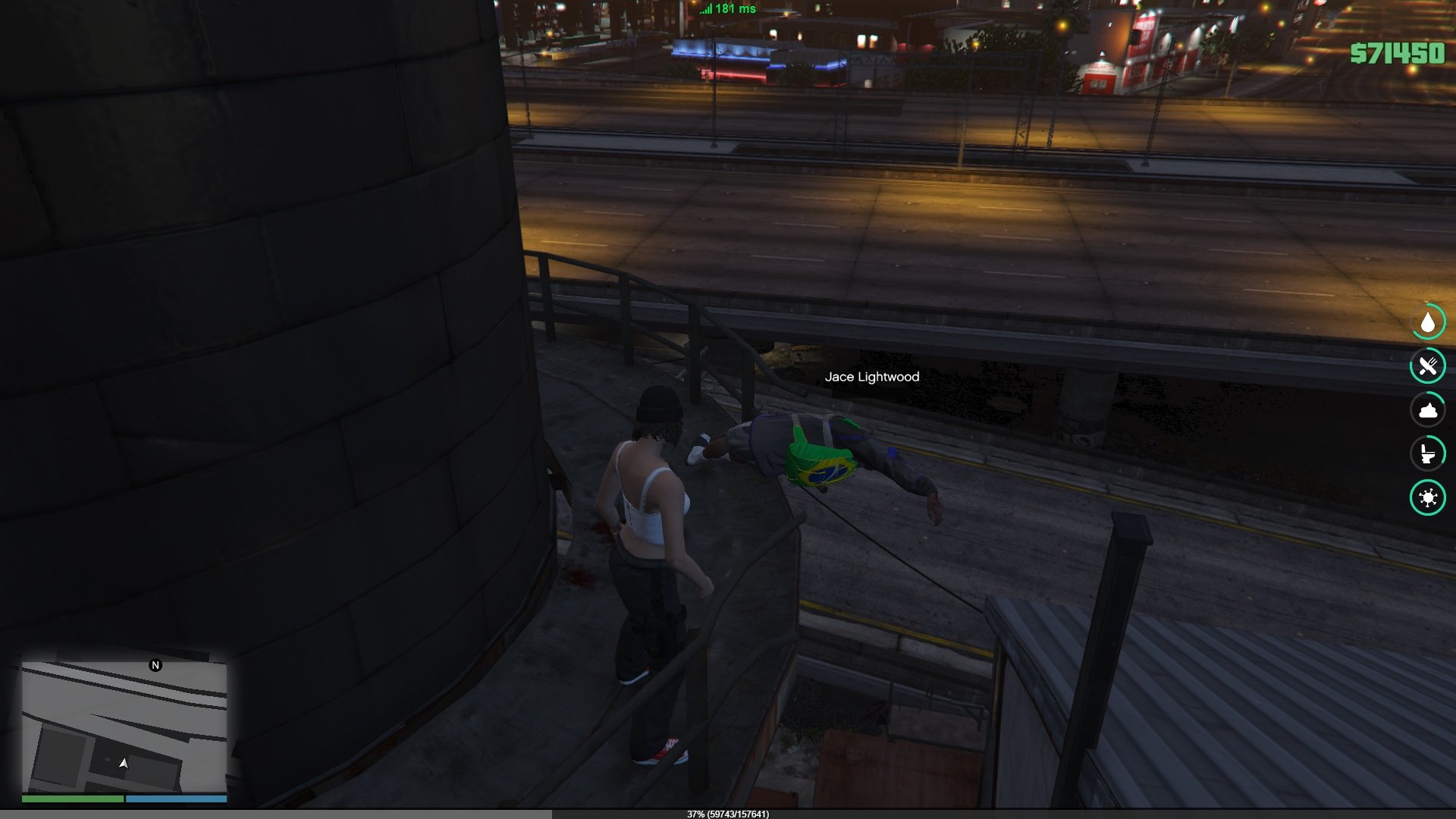This screenshot has height=819, width=1456.
Task: Click the poop status icon
Action: pos(1428,410)
